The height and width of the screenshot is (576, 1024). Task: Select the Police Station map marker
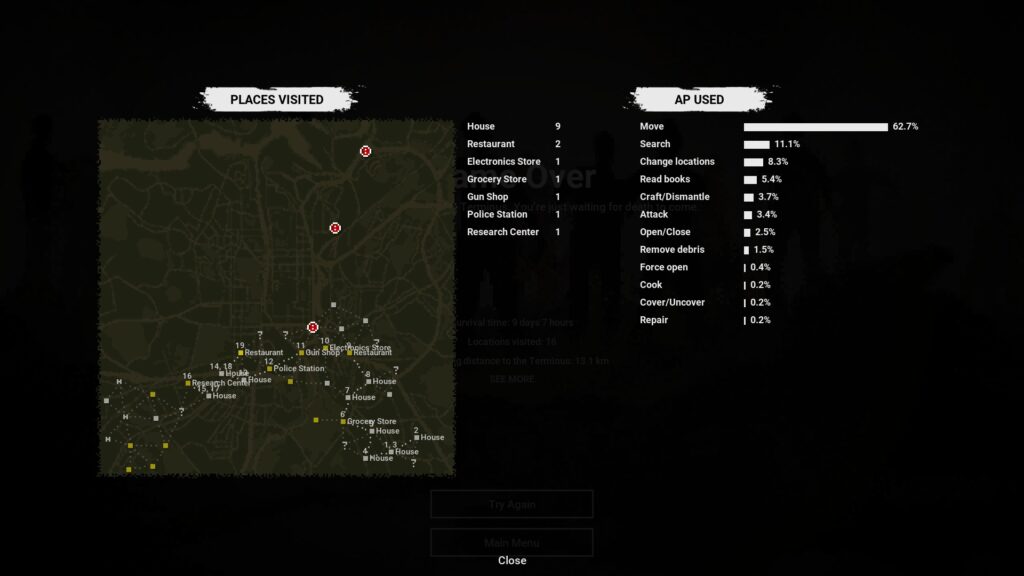tap(269, 369)
